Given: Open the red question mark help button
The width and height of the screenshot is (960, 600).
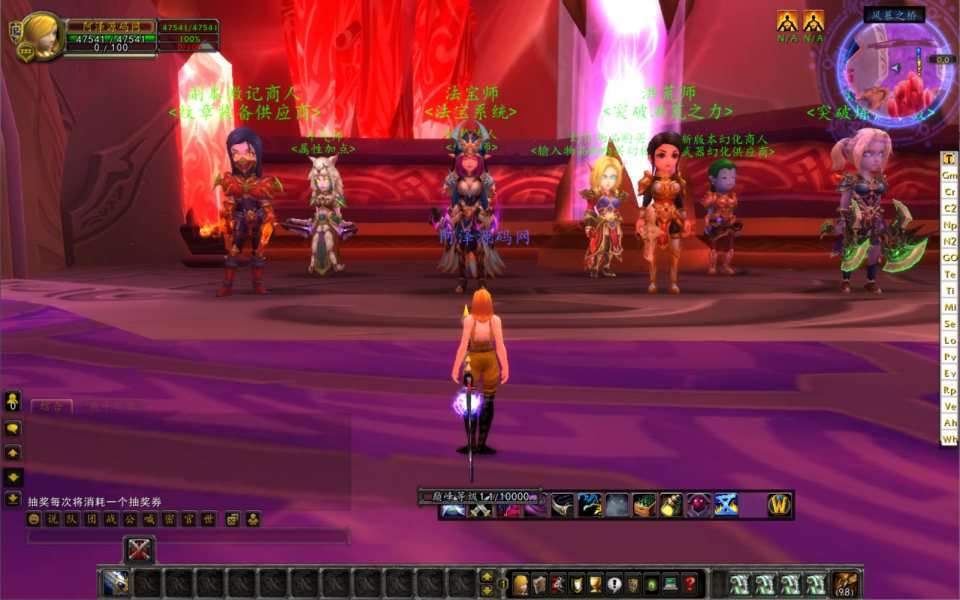Looking at the screenshot, I should [x=689, y=584].
